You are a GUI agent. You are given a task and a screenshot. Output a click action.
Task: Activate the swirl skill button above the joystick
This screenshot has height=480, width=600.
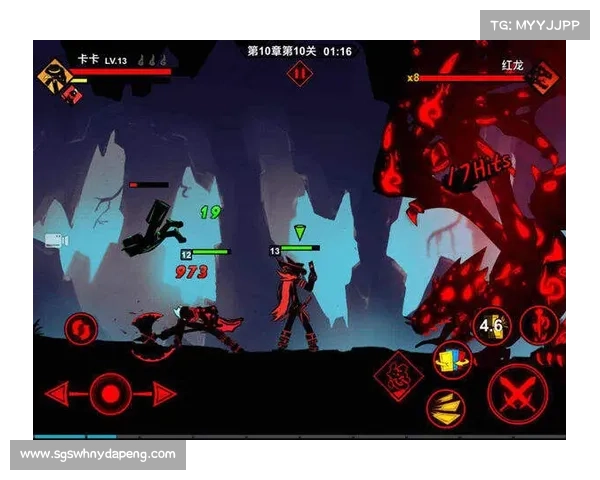point(81,328)
